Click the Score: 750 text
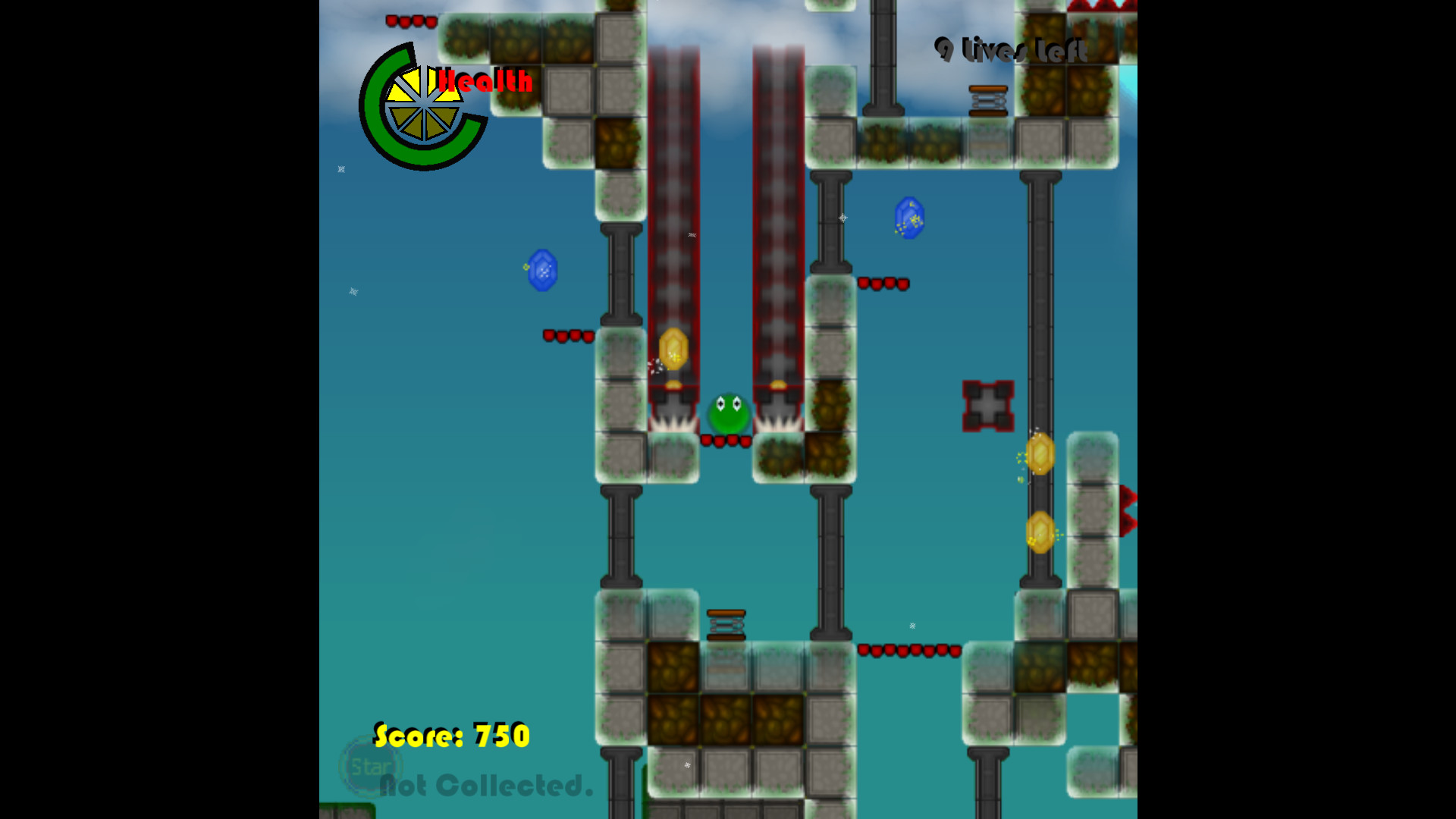 pos(451,734)
